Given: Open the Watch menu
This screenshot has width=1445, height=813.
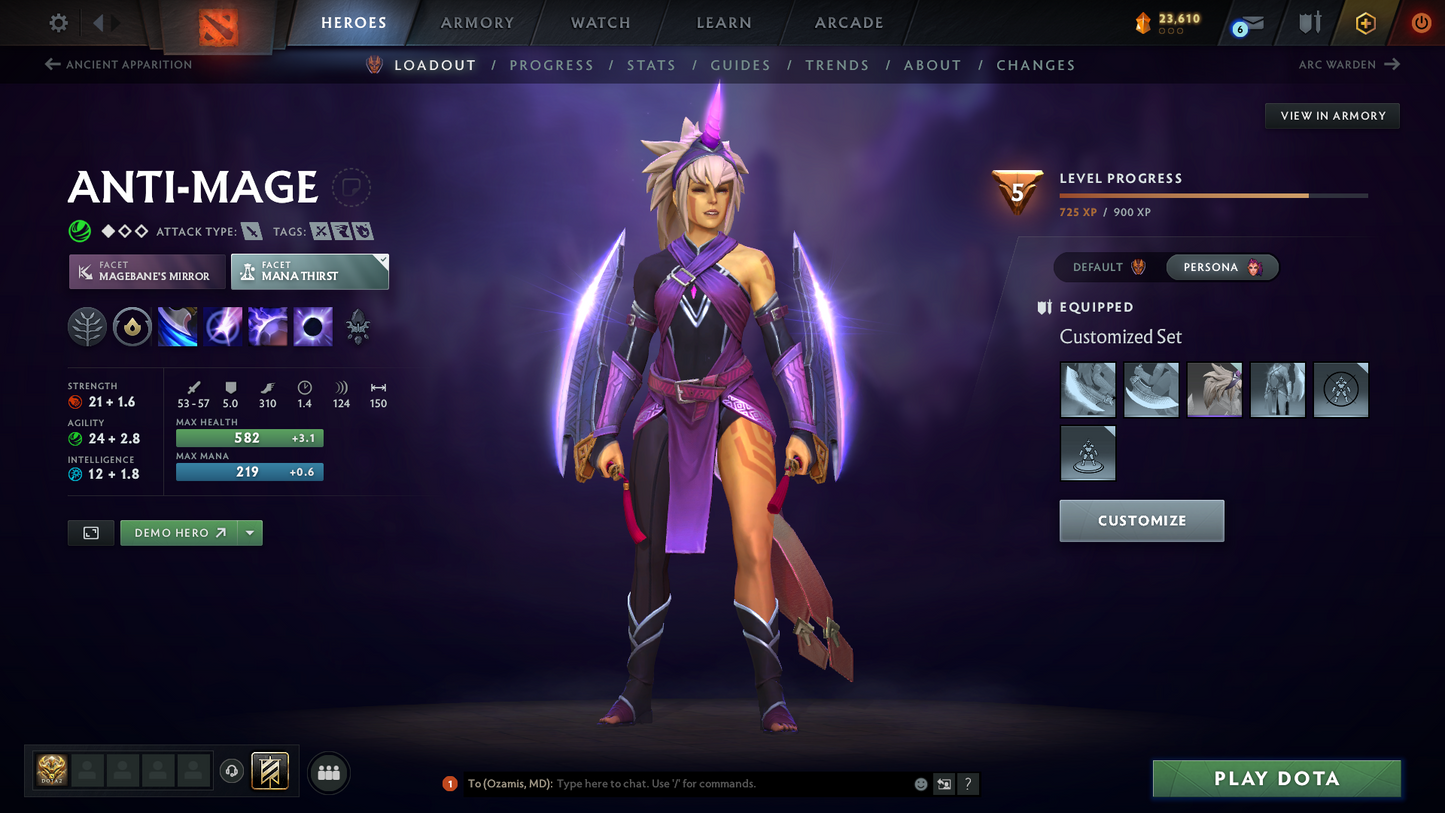Looking at the screenshot, I should pyautogui.click(x=599, y=22).
